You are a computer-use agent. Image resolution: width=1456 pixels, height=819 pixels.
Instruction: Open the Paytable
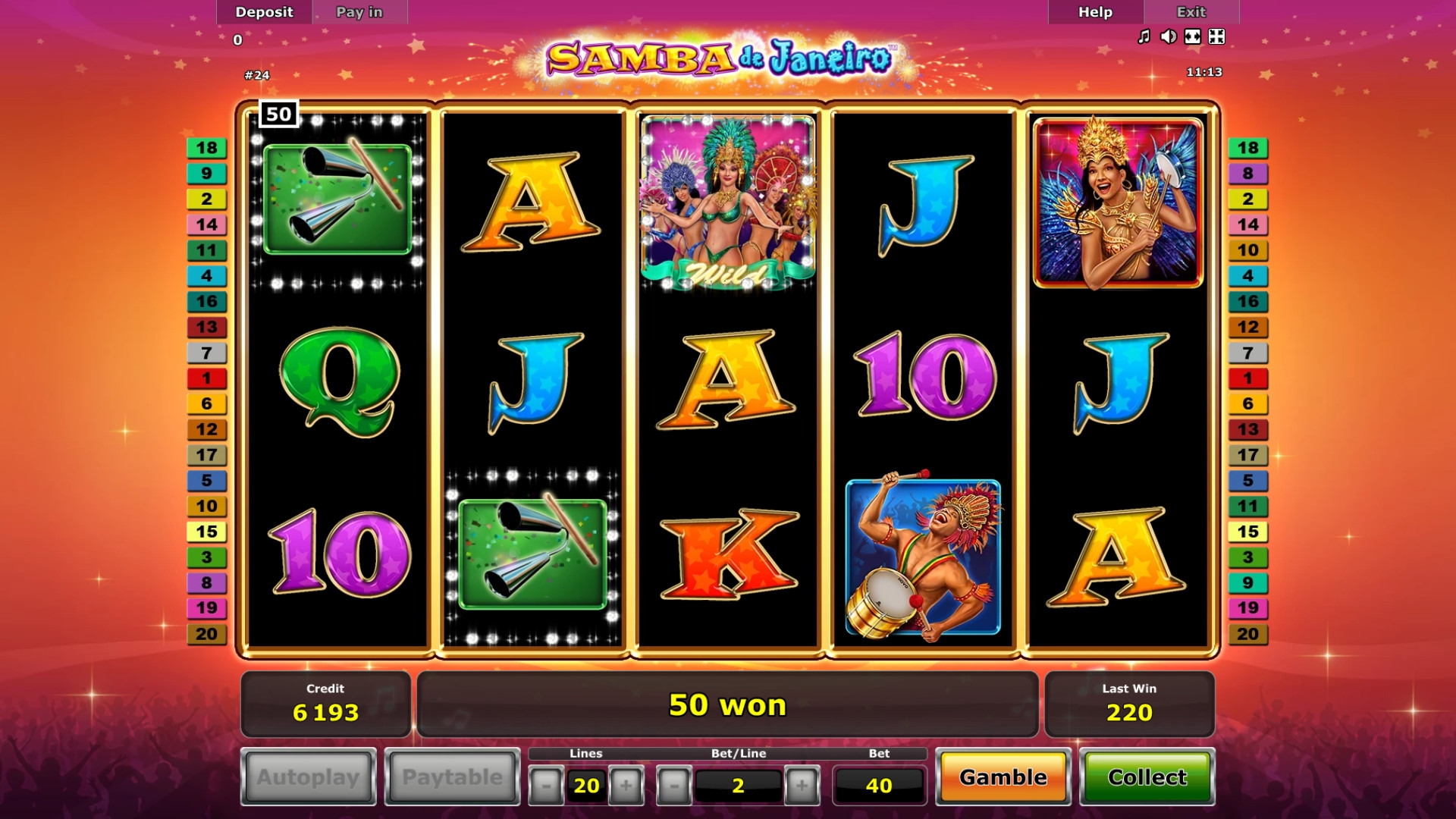(452, 777)
